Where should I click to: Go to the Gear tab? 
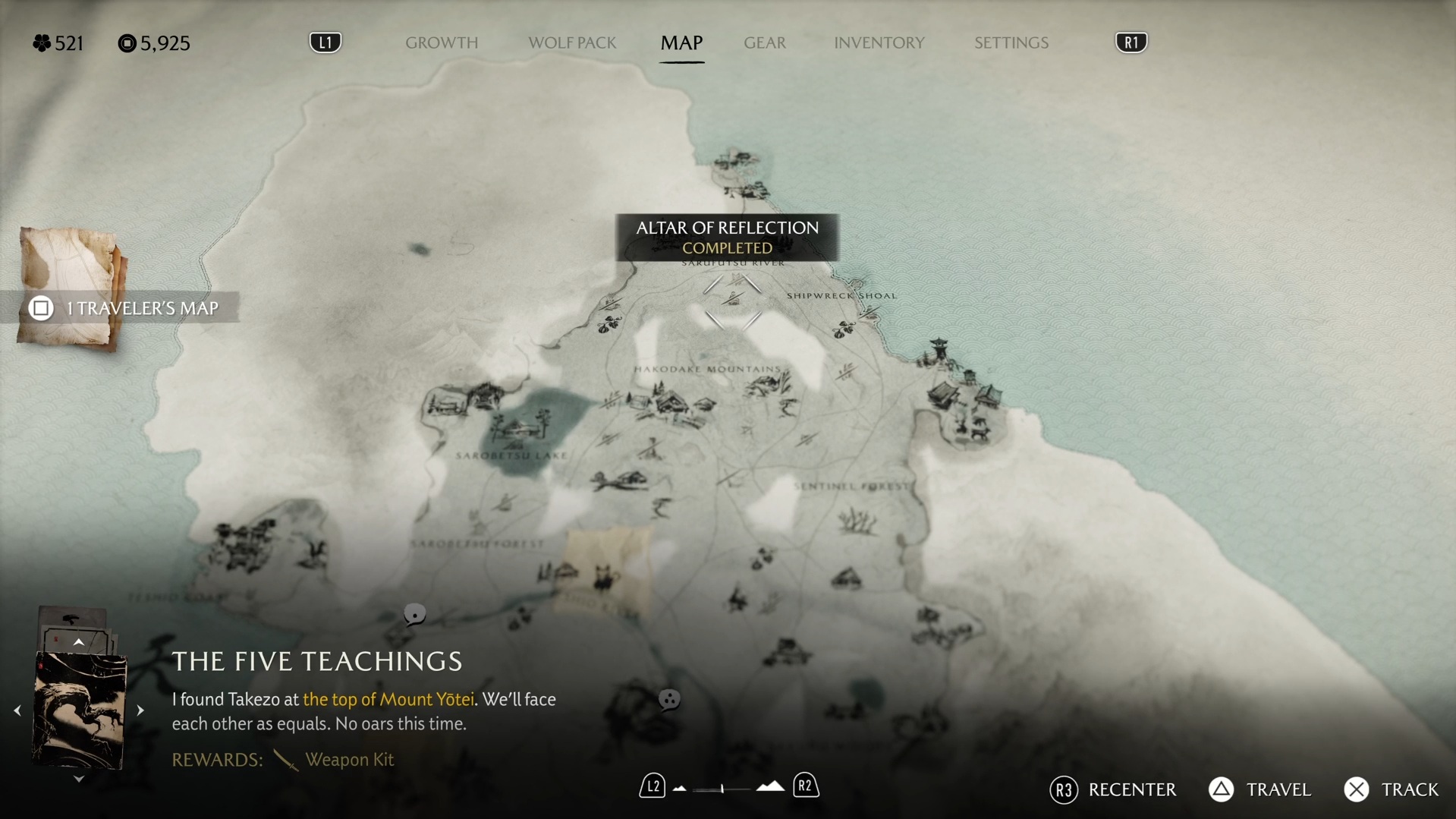pyautogui.click(x=765, y=43)
